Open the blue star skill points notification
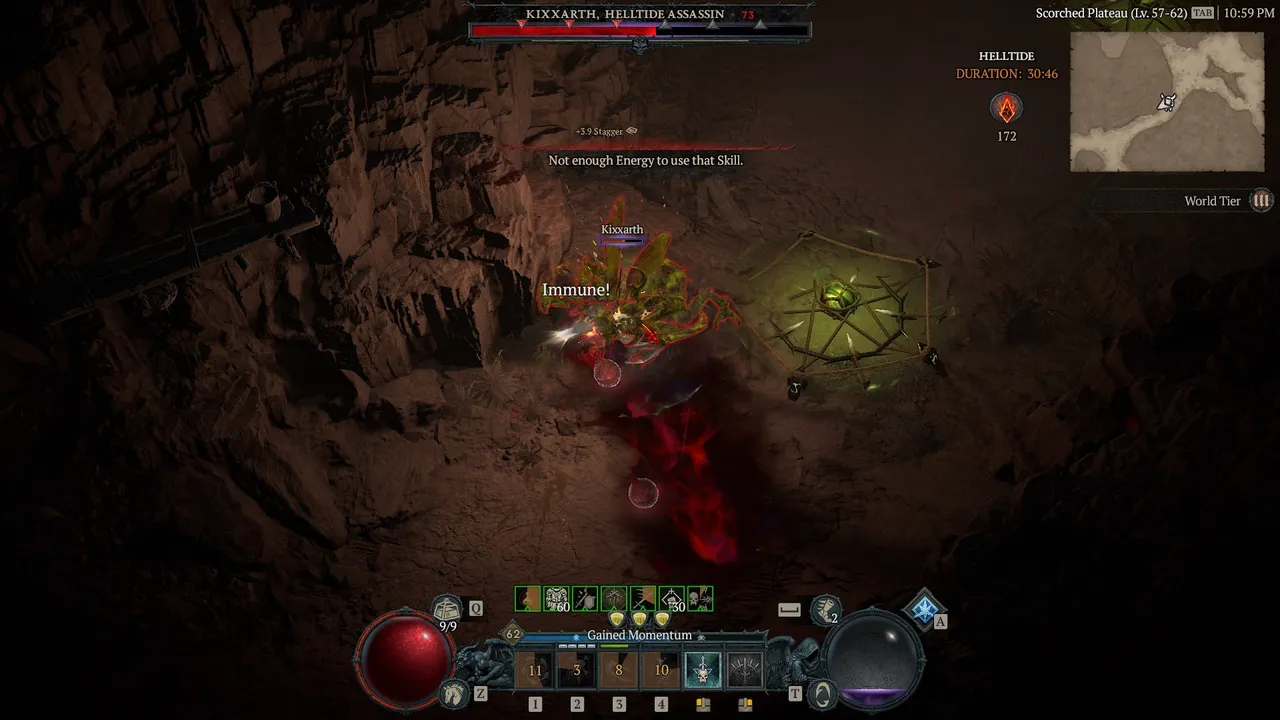The image size is (1280, 720). 924,607
